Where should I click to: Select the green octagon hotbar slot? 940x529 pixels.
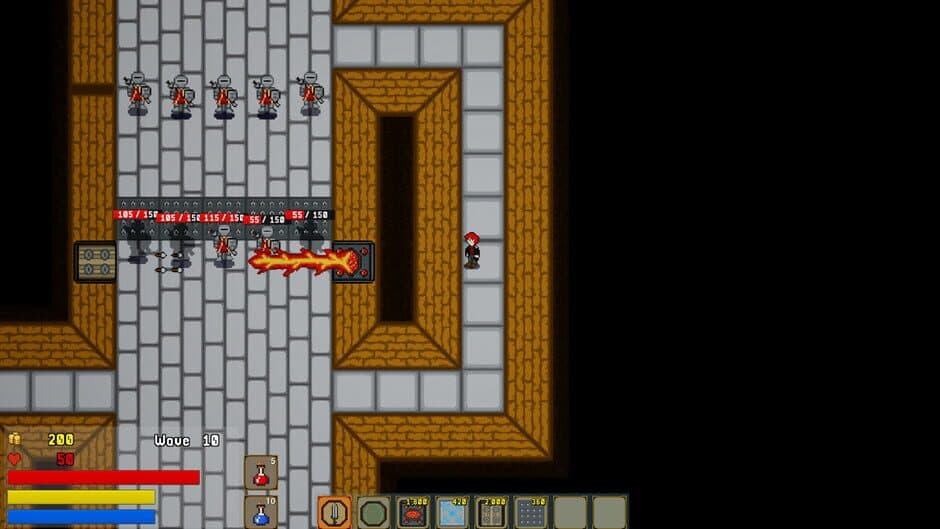click(x=373, y=512)
